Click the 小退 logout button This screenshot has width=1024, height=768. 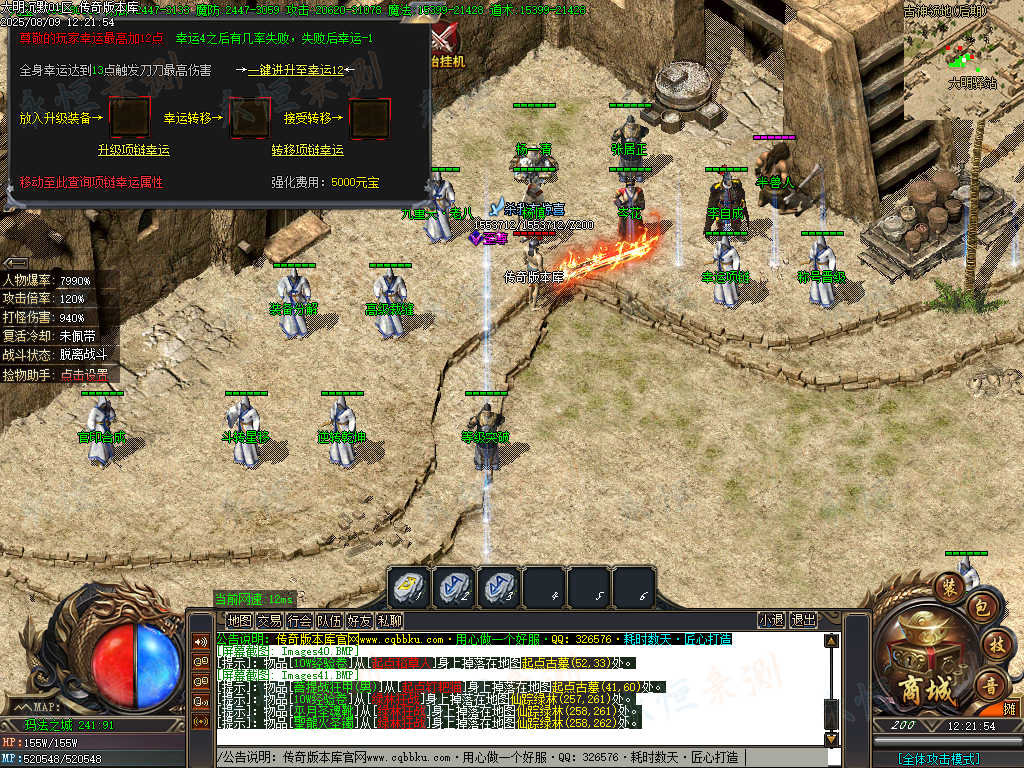coord(771,621)
